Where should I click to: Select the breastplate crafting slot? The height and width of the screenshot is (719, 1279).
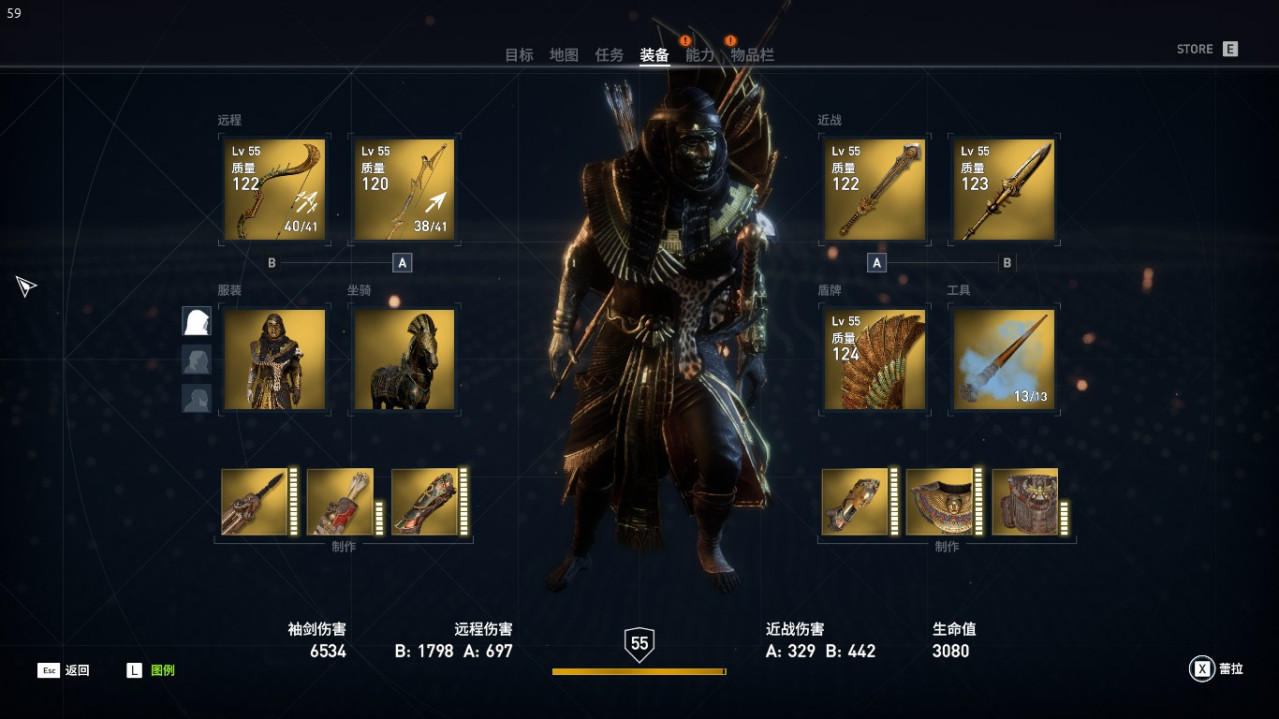pyautogui.click(x=940, y=502)
